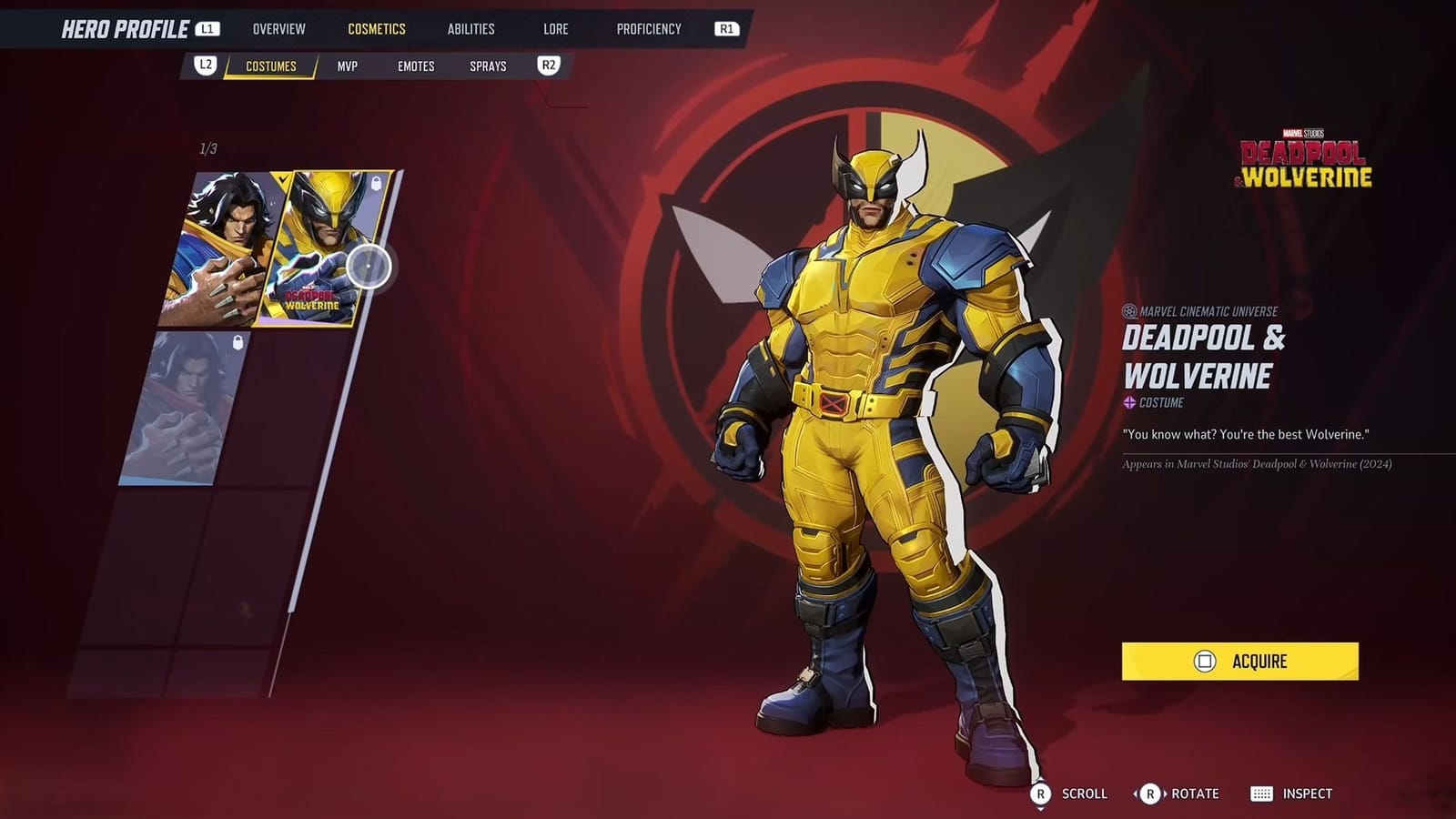
Task: View the Proficiency tab
Action: click(649, 28)
